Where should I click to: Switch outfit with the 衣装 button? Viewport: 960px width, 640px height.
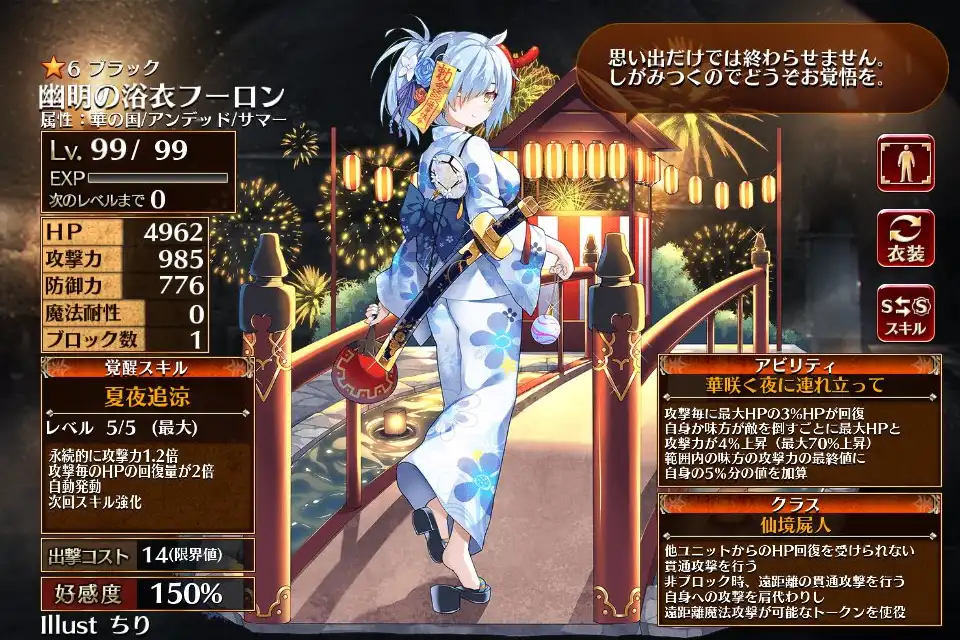coord(905,238)
